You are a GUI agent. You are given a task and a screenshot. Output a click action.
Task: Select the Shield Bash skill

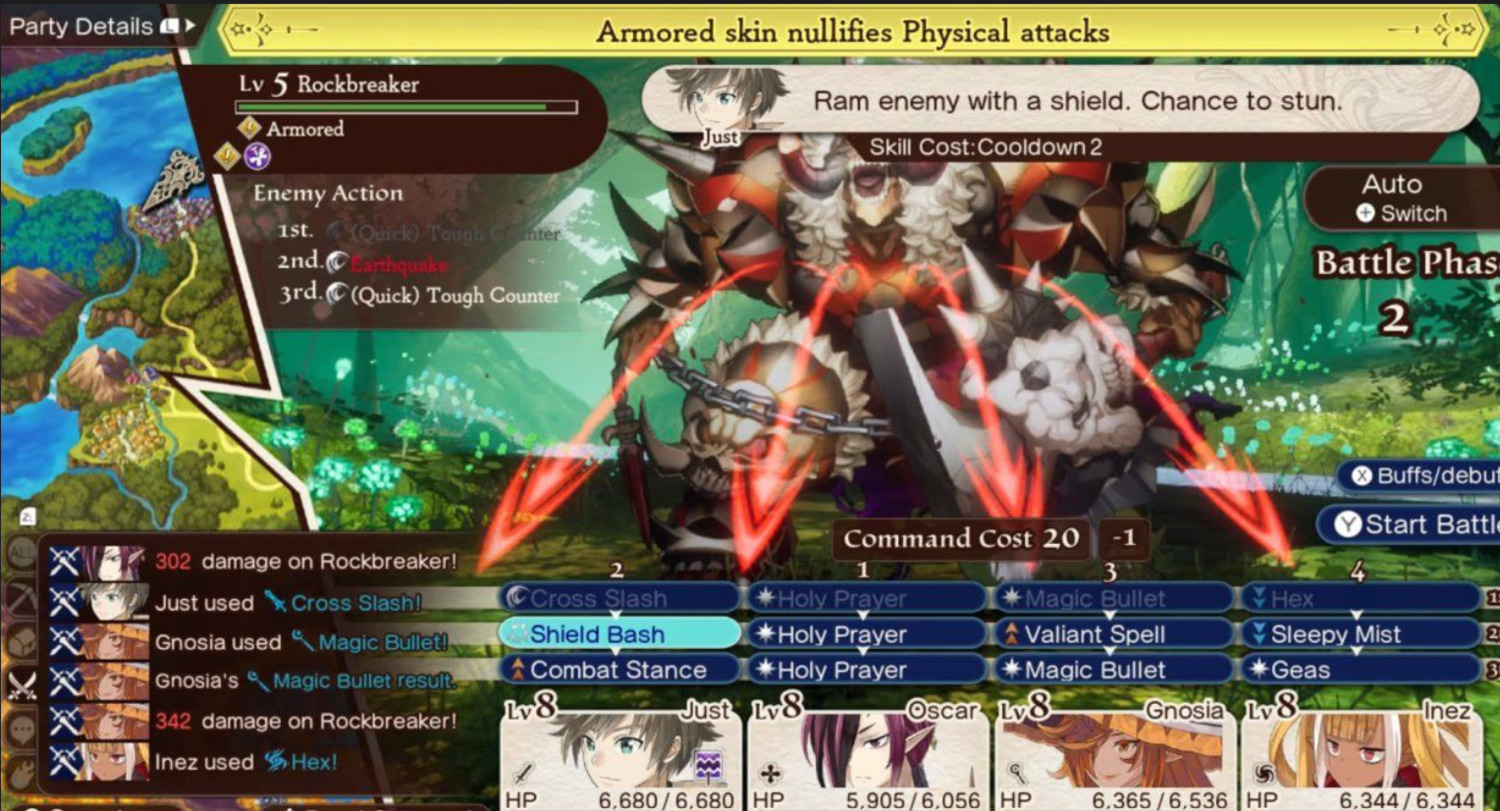pos(619,634)
